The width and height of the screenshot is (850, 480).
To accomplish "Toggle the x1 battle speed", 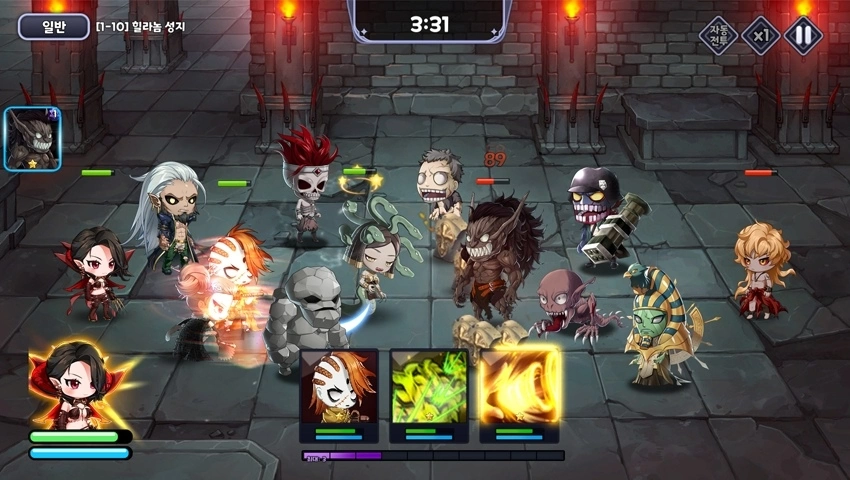I will click(761, 36).
